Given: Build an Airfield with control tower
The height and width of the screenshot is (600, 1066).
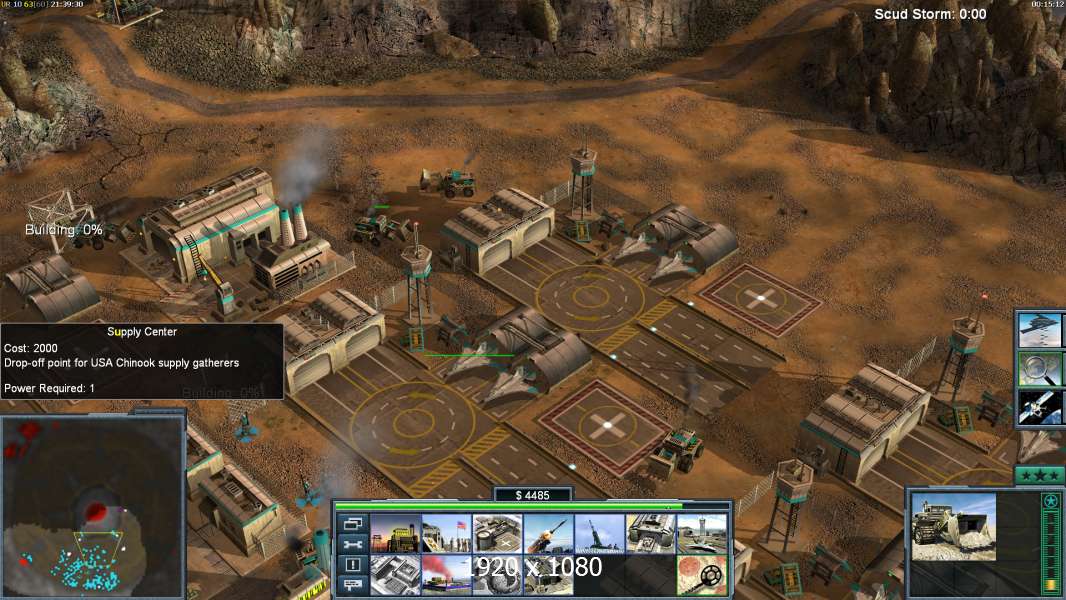Looking at the screenshot, I should 701,534.
